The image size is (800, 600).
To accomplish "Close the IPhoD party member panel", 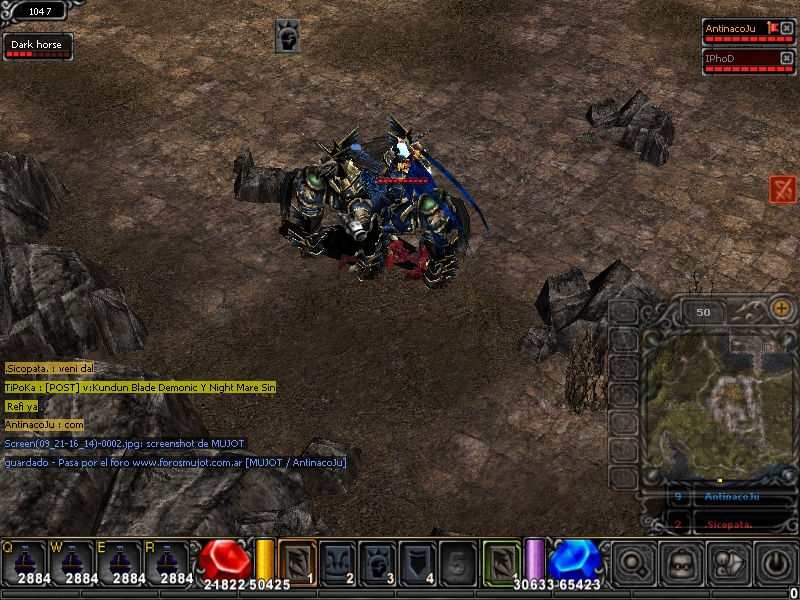I will click(x=786, y=58).
